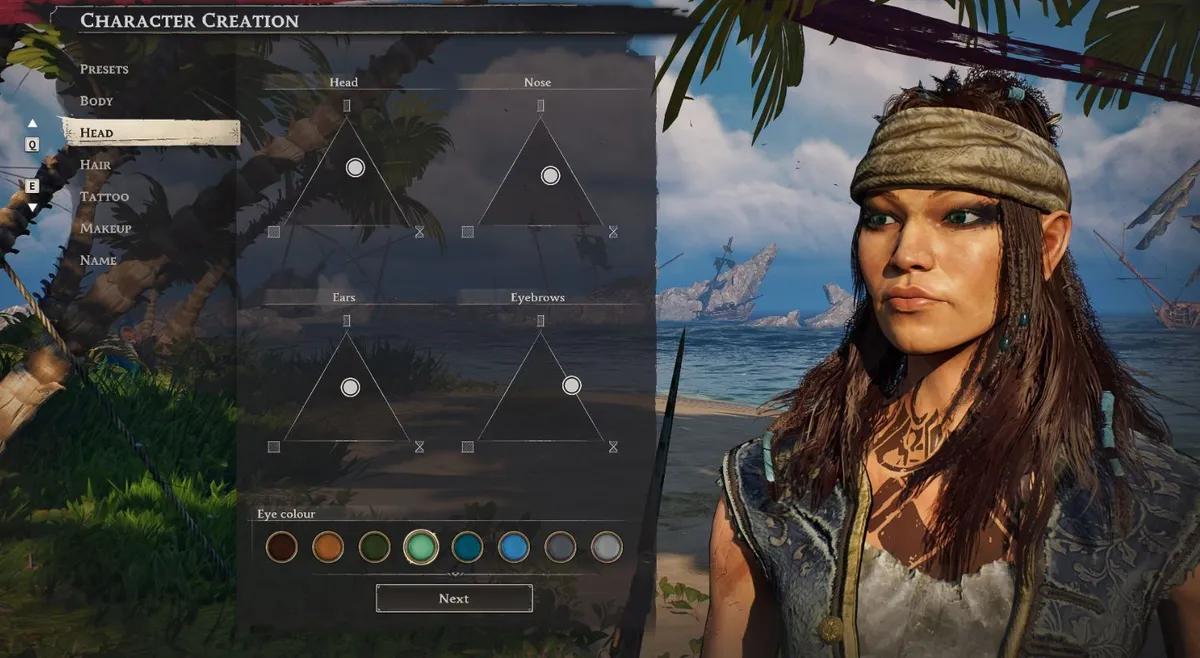Pick the teal eye colour swatch
This screenshot has width=1200, height=658.
(467, 547)
